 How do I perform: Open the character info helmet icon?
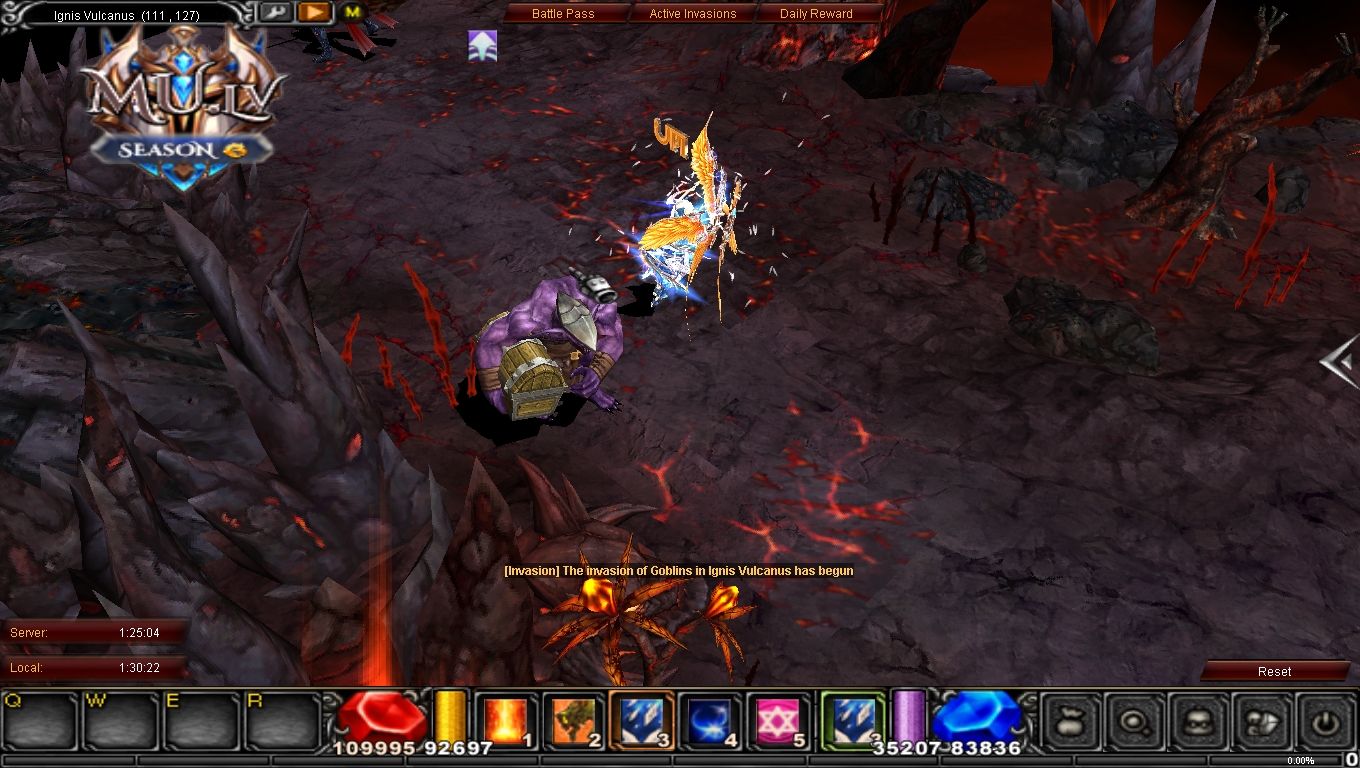point(1195,722)
